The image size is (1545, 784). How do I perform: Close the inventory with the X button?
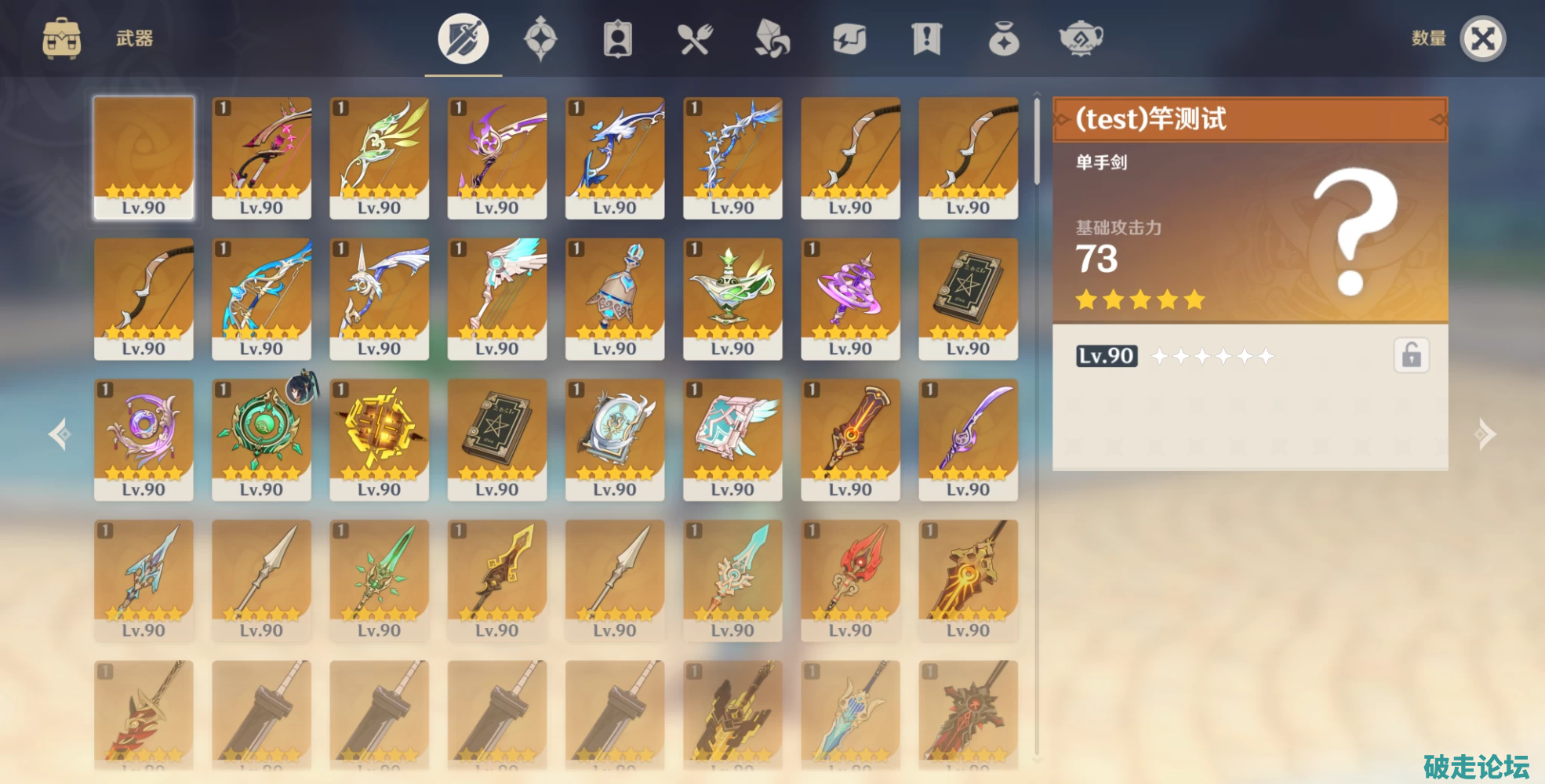(x=1482, y=38)
